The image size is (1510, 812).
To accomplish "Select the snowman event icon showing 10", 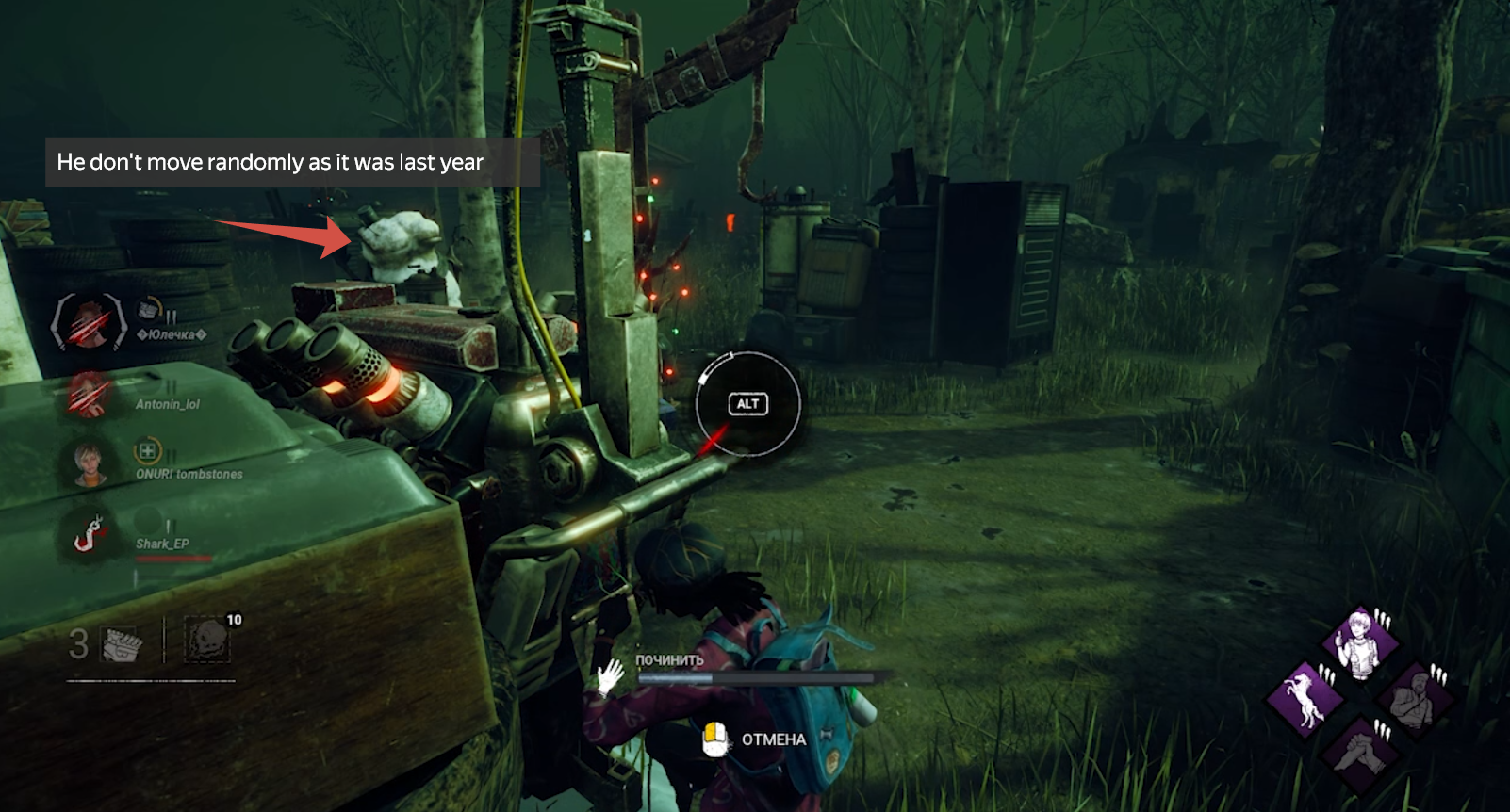I will pyautogui.click(x=207, y=642).
